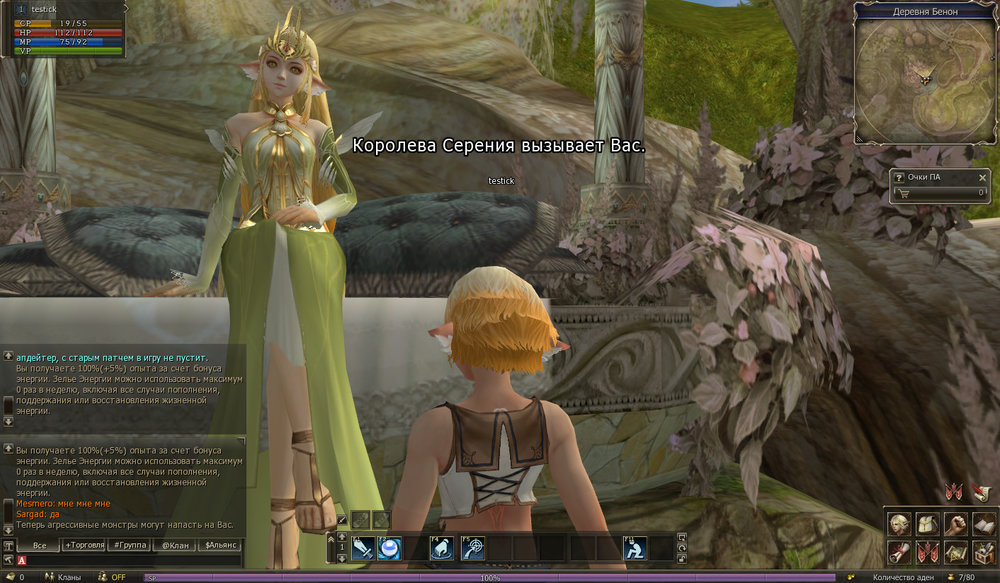Open the quest scroll icon

point(899,551)
